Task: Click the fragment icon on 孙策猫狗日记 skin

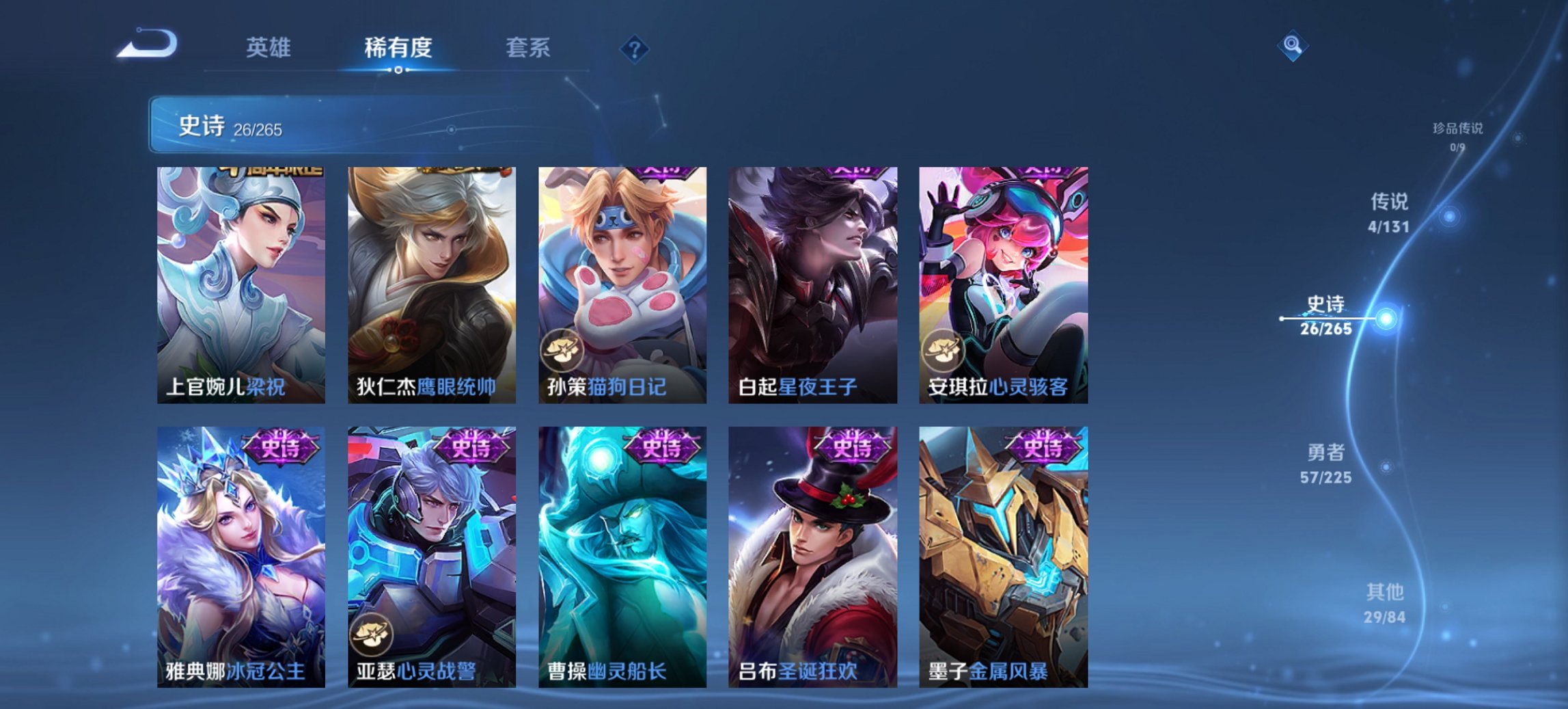Action: pos(560,351)
